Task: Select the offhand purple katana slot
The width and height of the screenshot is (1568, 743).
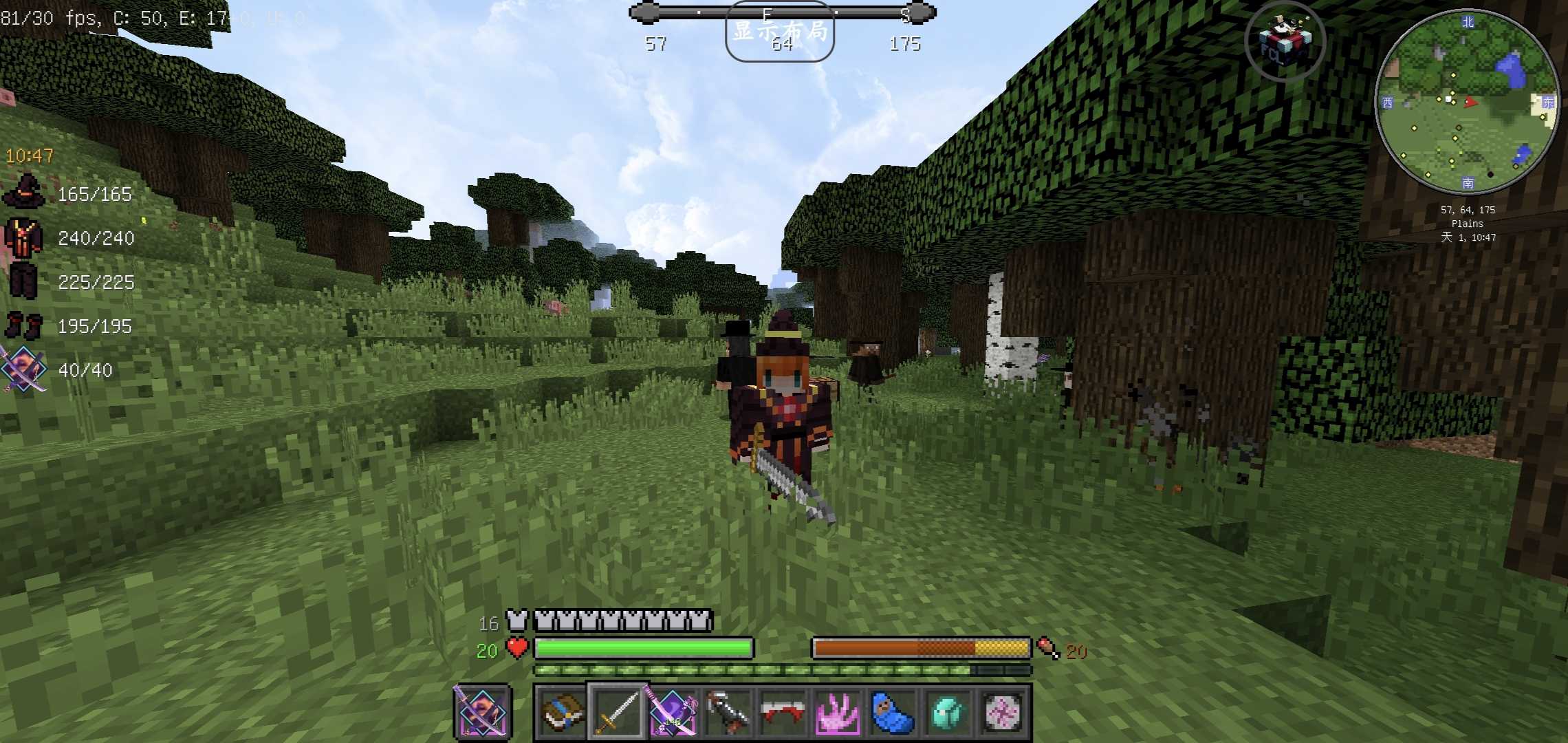Action: click(481, 712)
